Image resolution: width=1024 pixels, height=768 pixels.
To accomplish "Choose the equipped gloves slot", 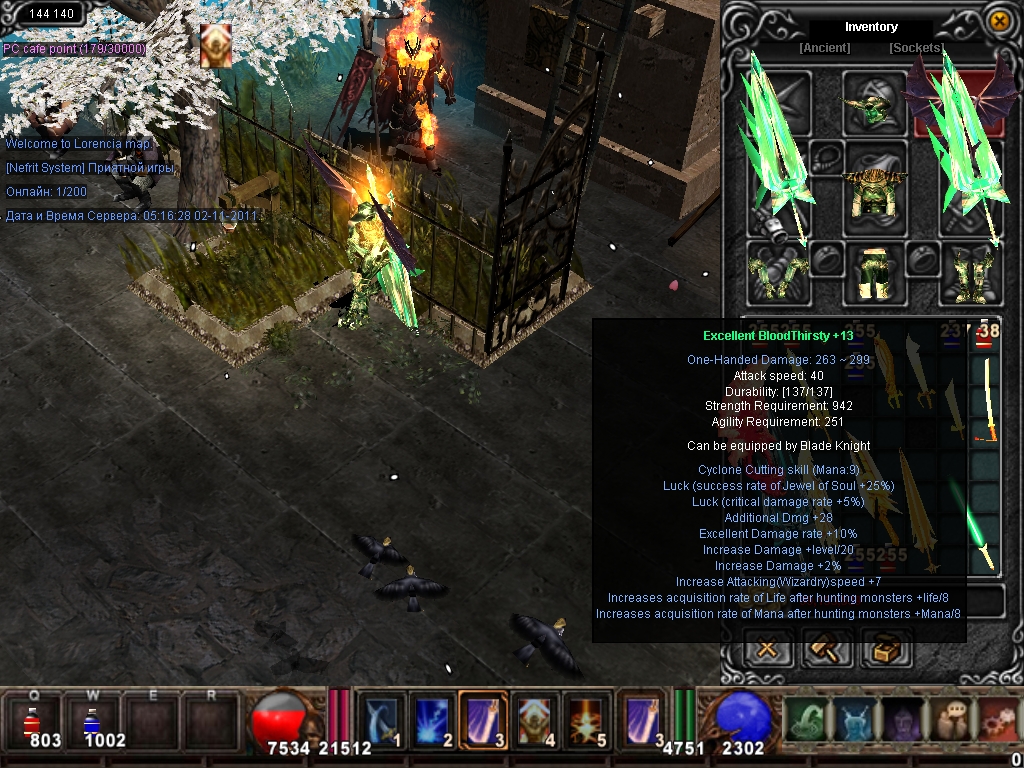I will (778, 272).
